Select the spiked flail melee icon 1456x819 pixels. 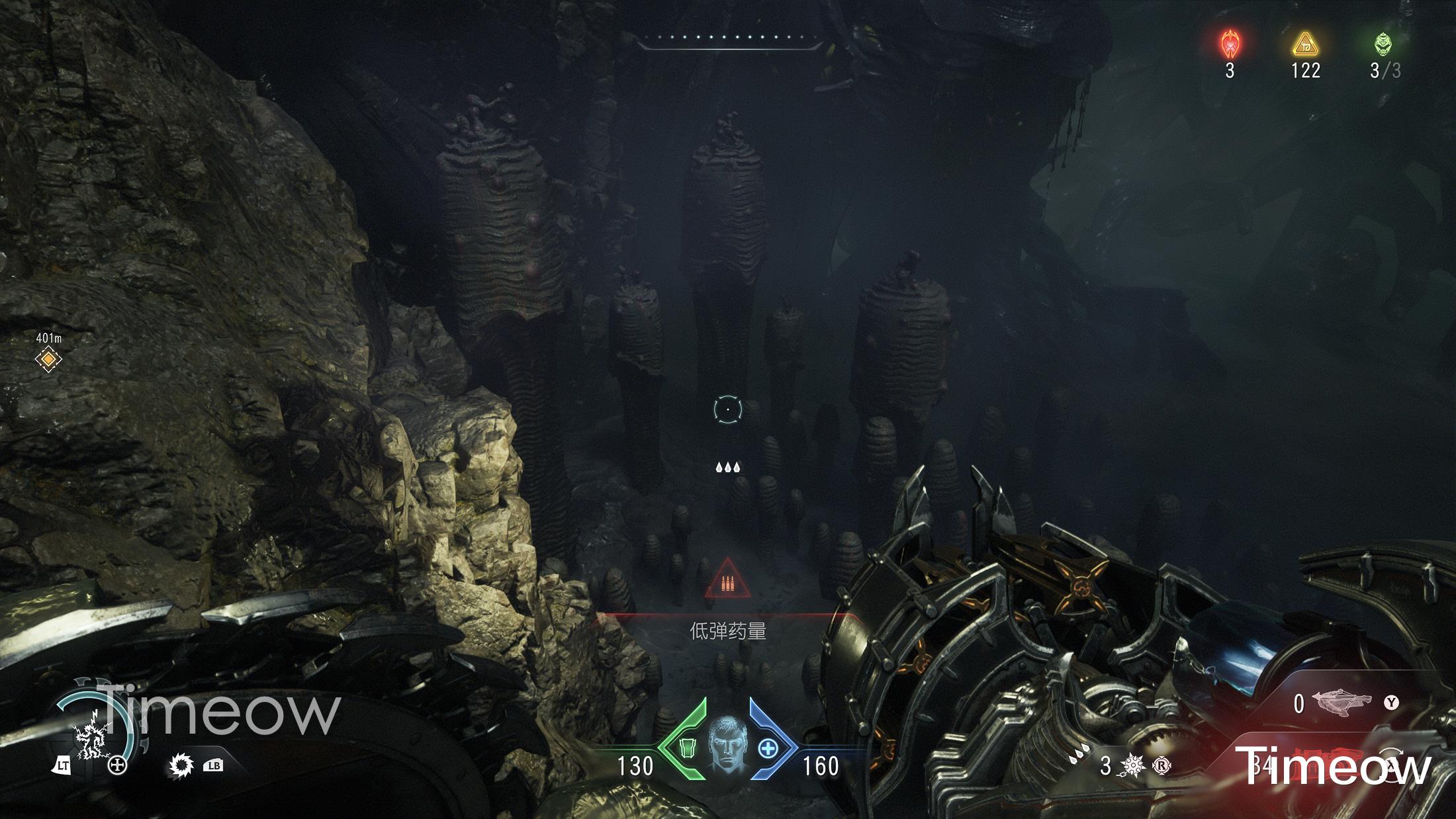click(1132, 766)
